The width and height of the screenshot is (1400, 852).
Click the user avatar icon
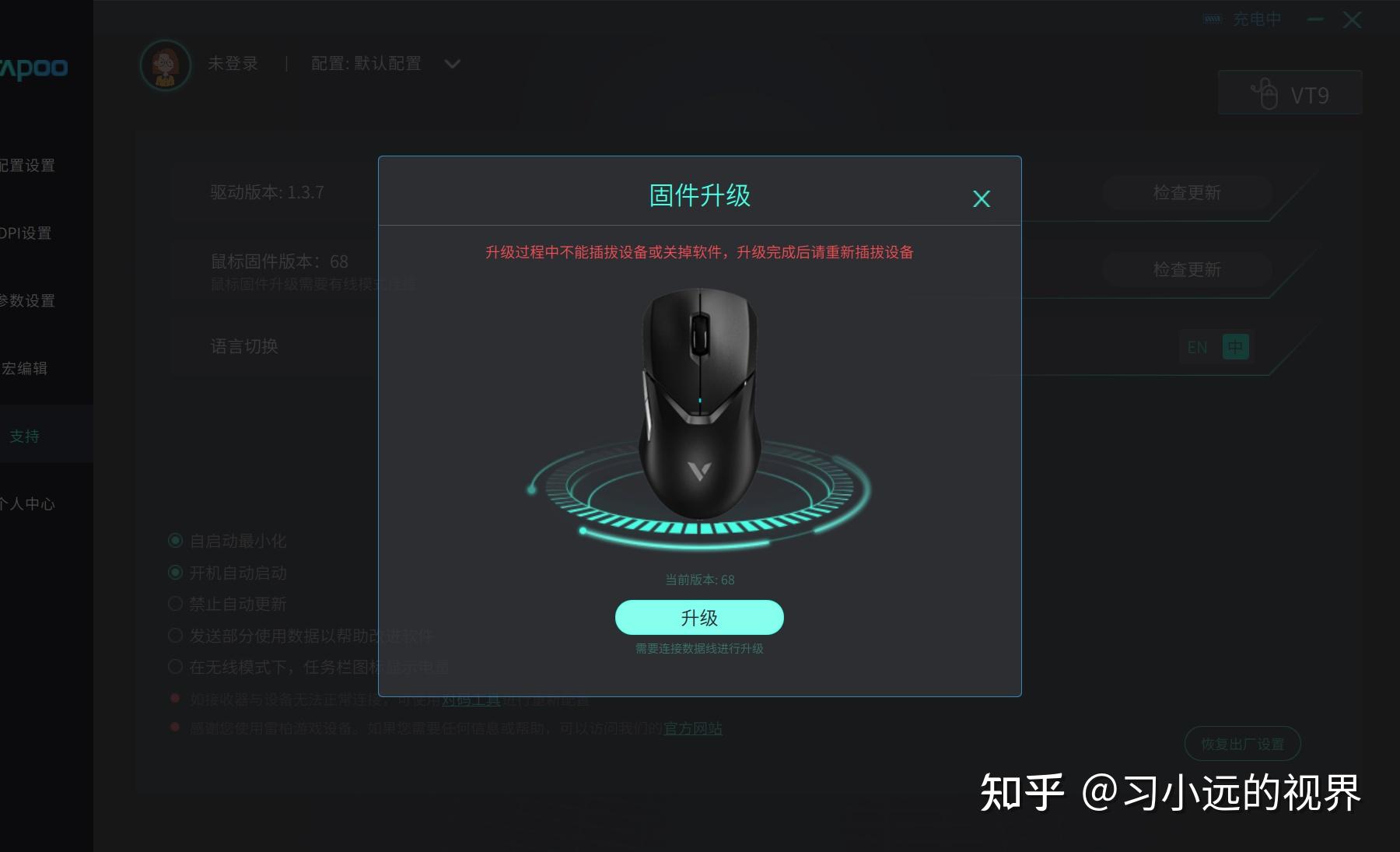[165, 65]
